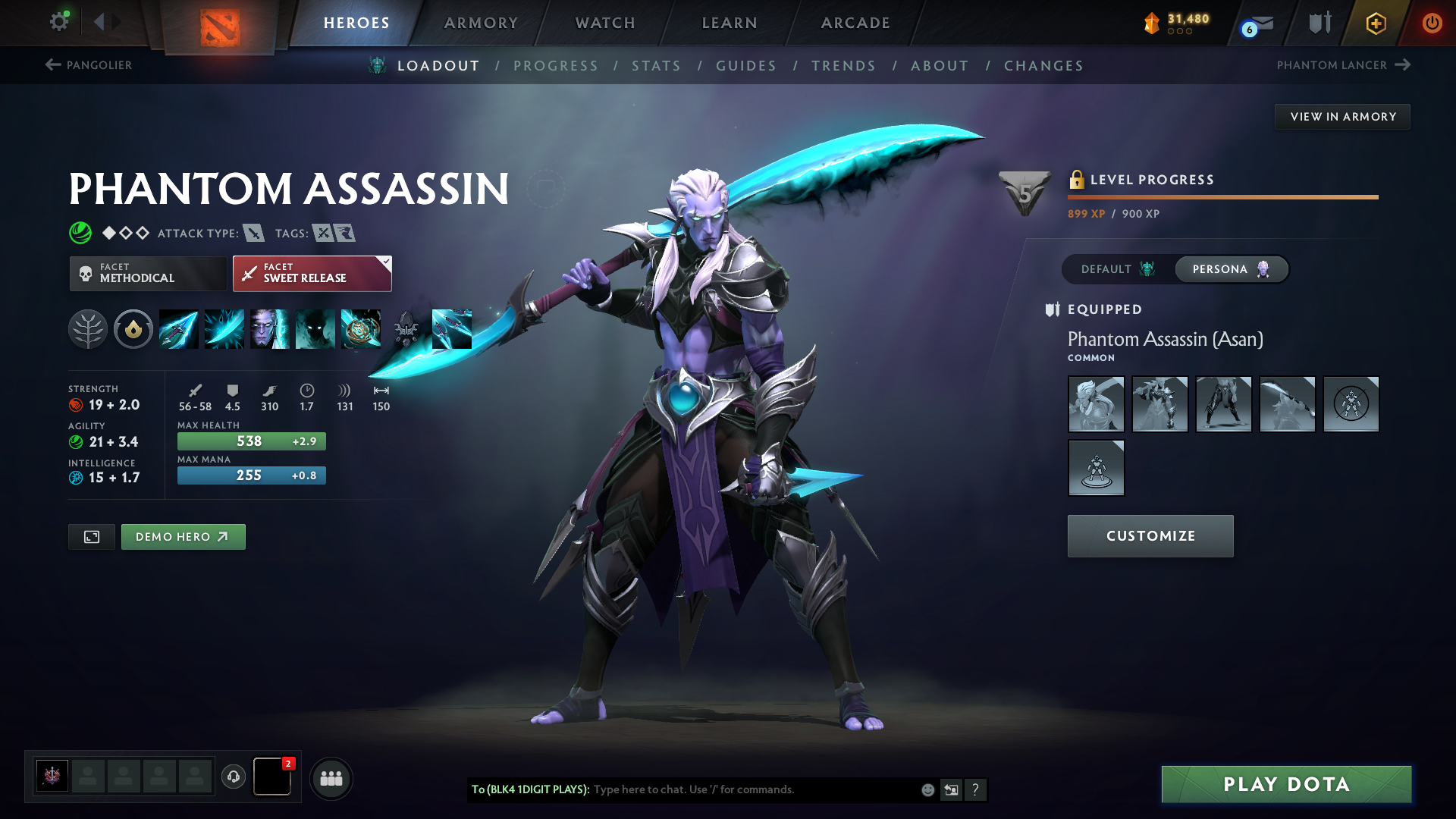Quit game with the red power button
The height and width of the screenshot is (819, 1456).
click(x=1432, y=23)
